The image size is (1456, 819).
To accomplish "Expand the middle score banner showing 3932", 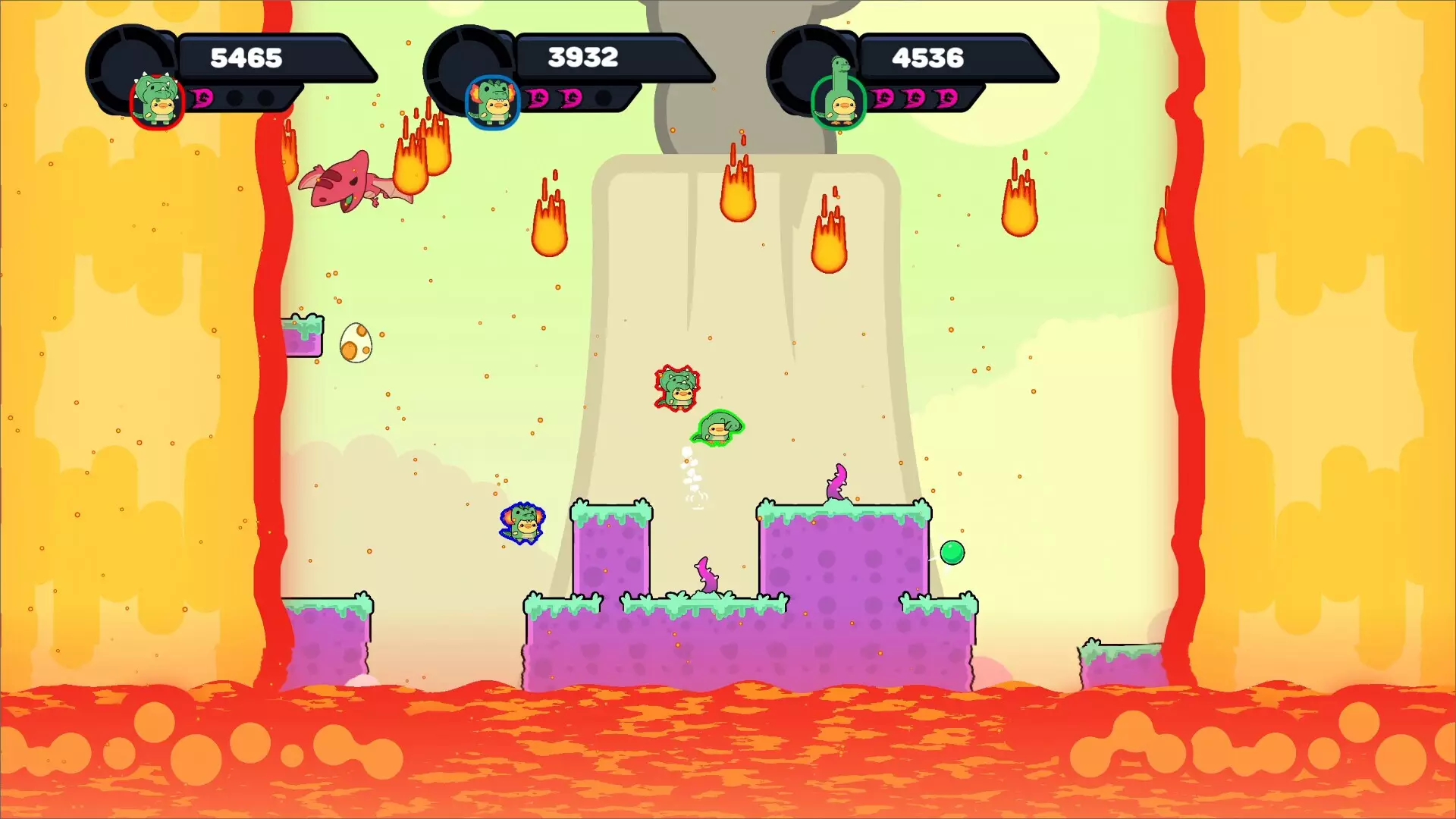I will point(584,56).
